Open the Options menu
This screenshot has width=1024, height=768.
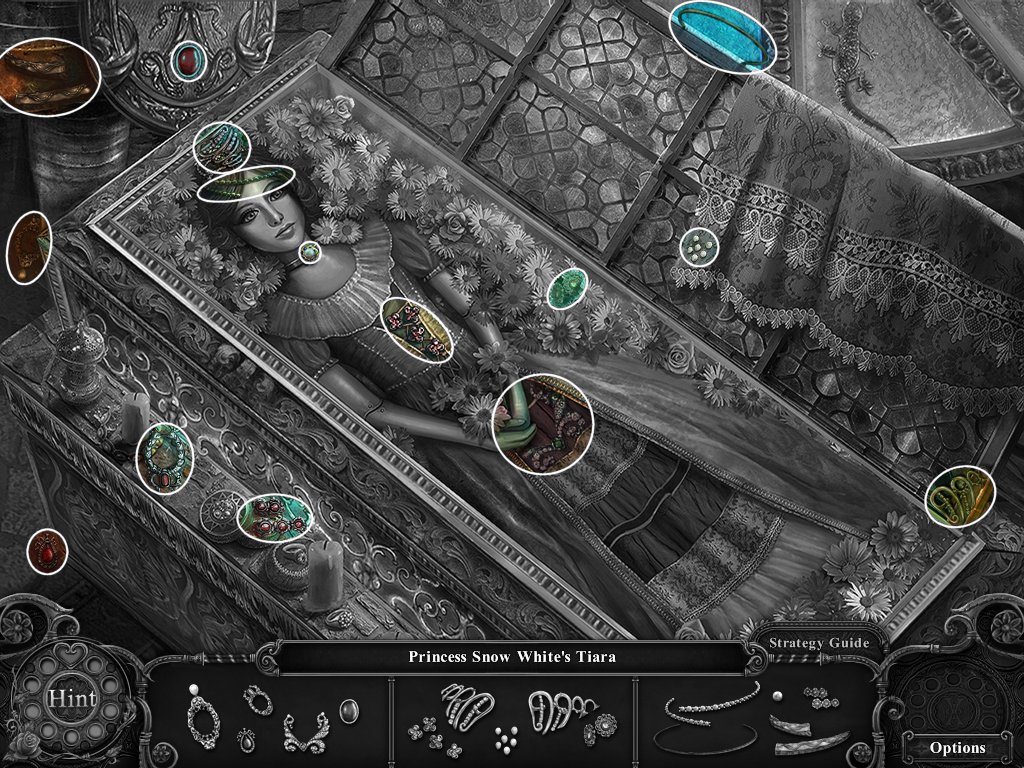click(957, 747)
